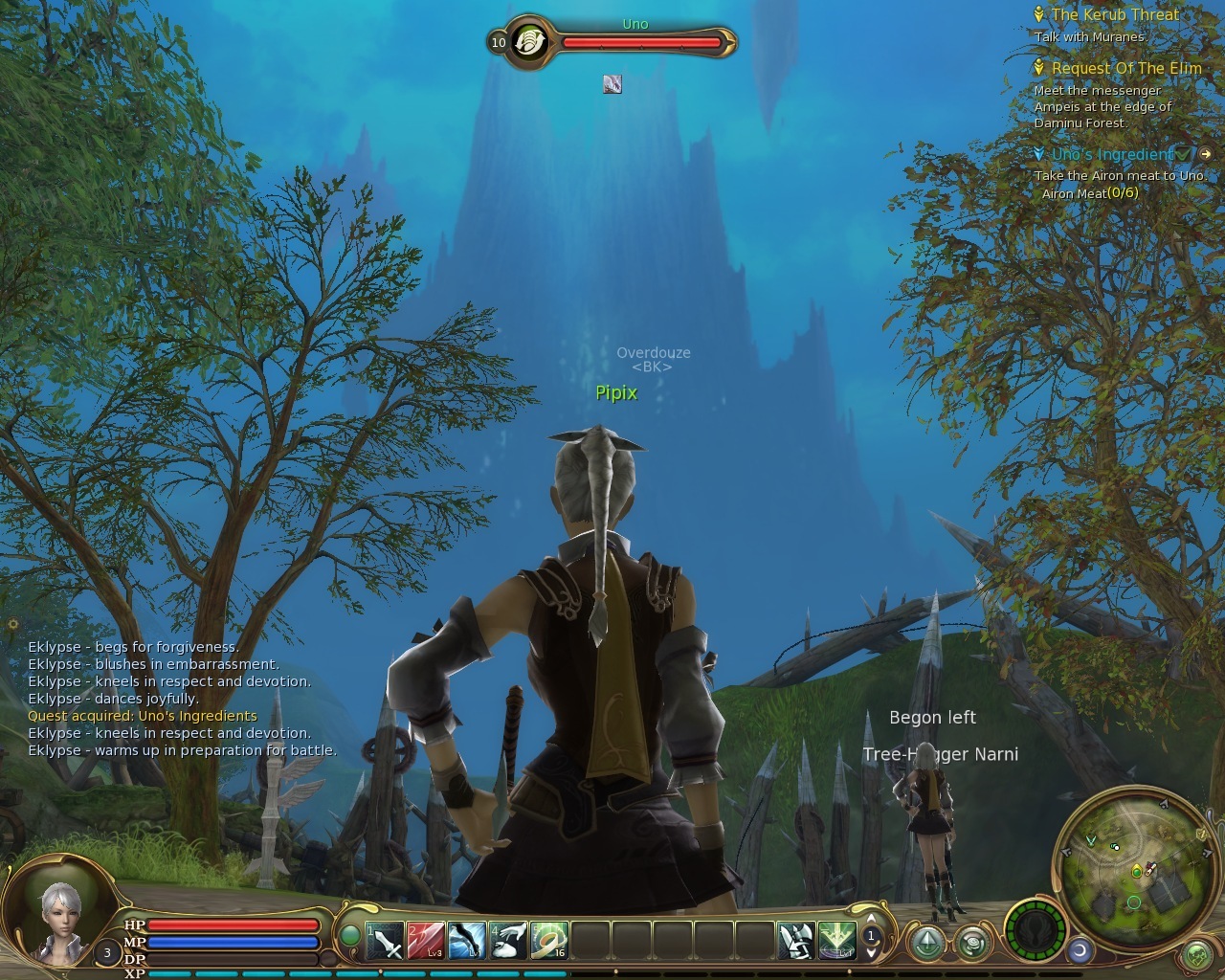Use the red slash skill in slot 2
This screenshot has width=1225, height=980.
click(426, 941)
